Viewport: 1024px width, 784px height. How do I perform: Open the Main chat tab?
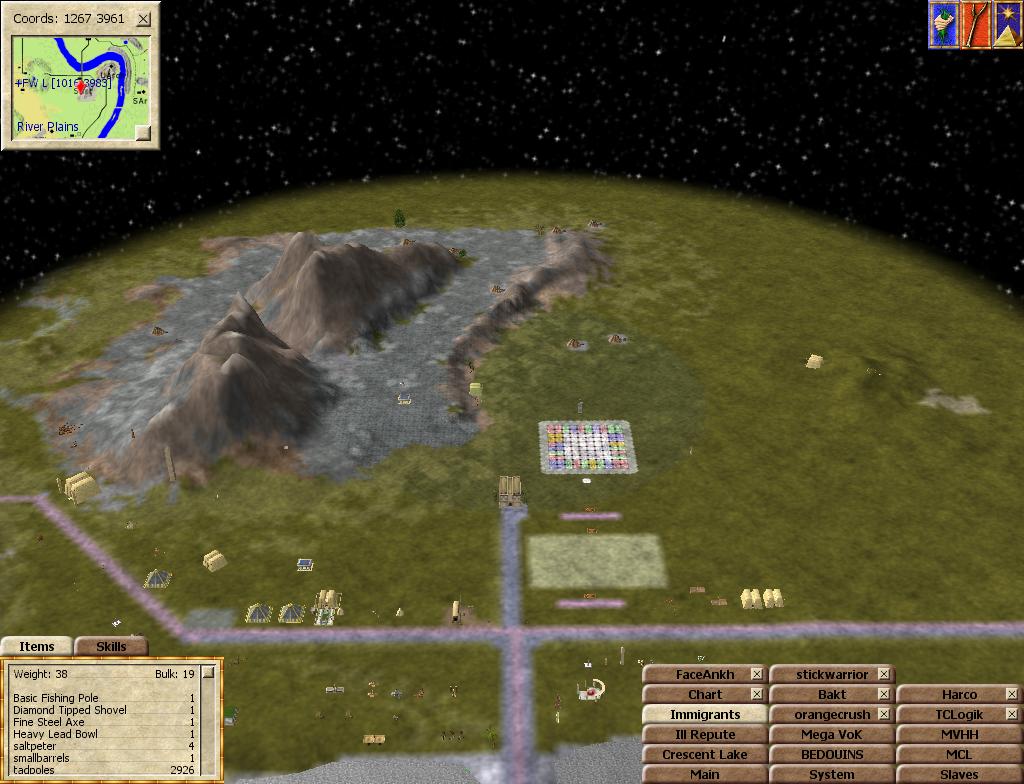tap(704, 775)
